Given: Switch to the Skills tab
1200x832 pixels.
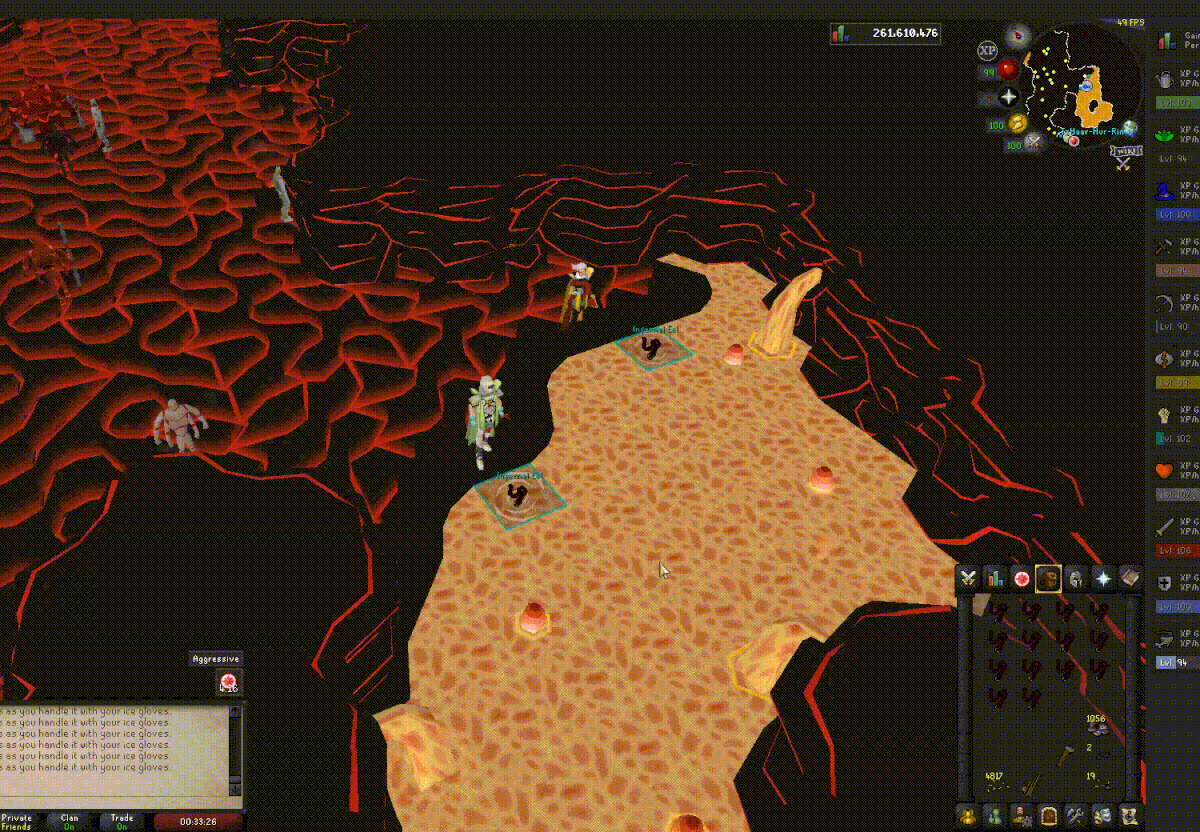Looking at the screenshot, I should pyautogui.click(x=994, y=578).
